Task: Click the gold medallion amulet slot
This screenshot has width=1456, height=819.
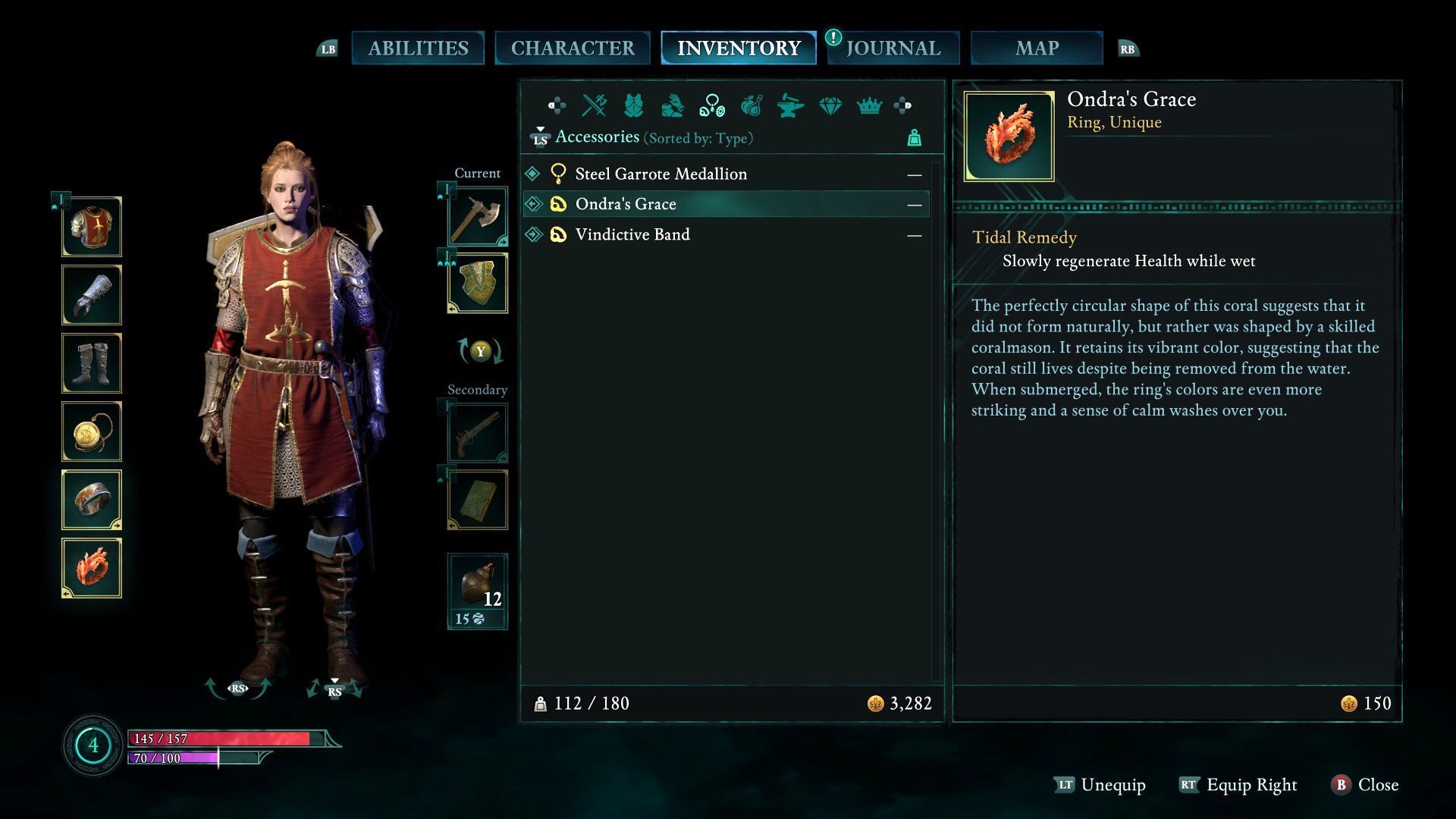Action: tap(92, 431)
